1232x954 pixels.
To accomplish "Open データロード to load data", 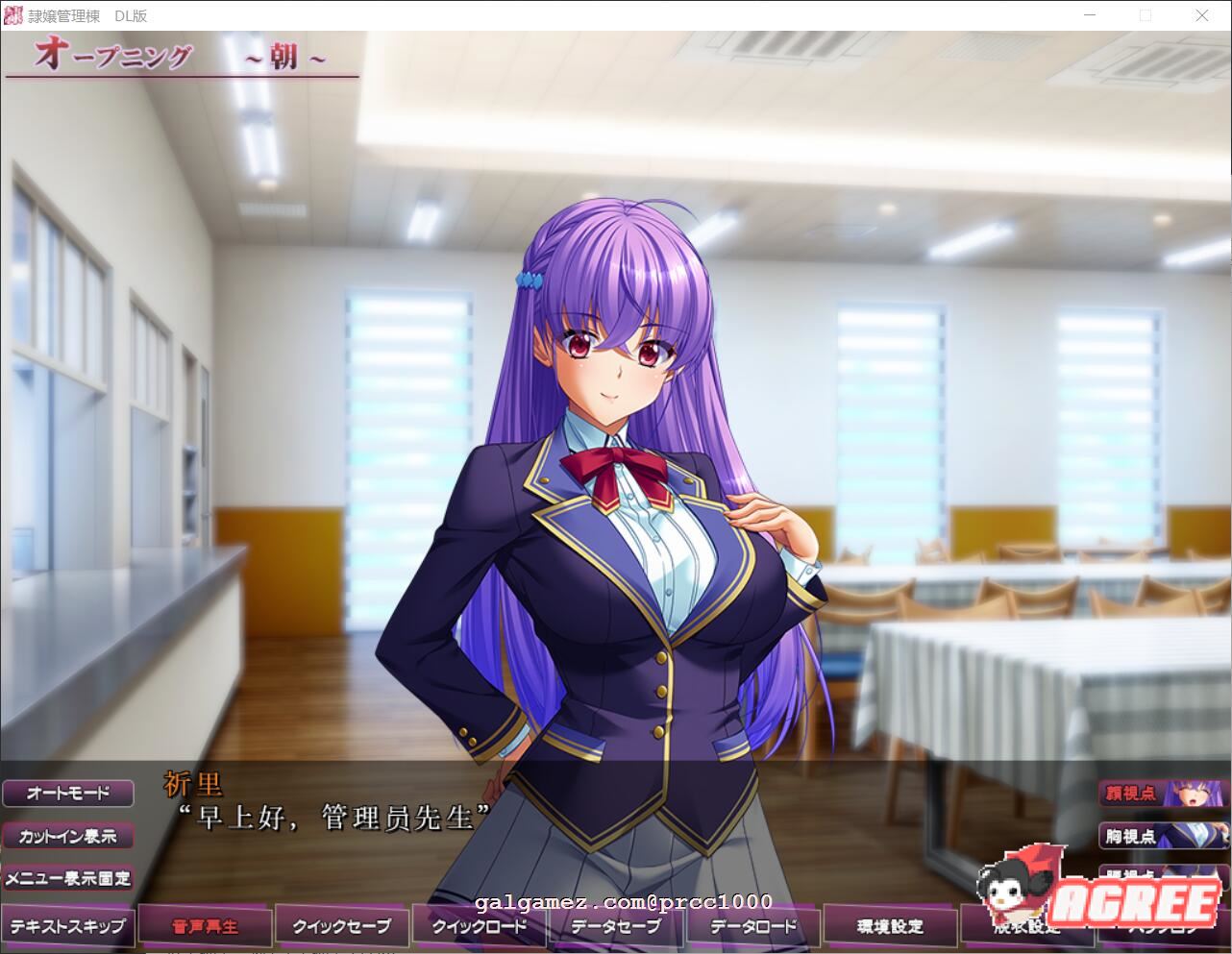I will click(x=752, y=925).
